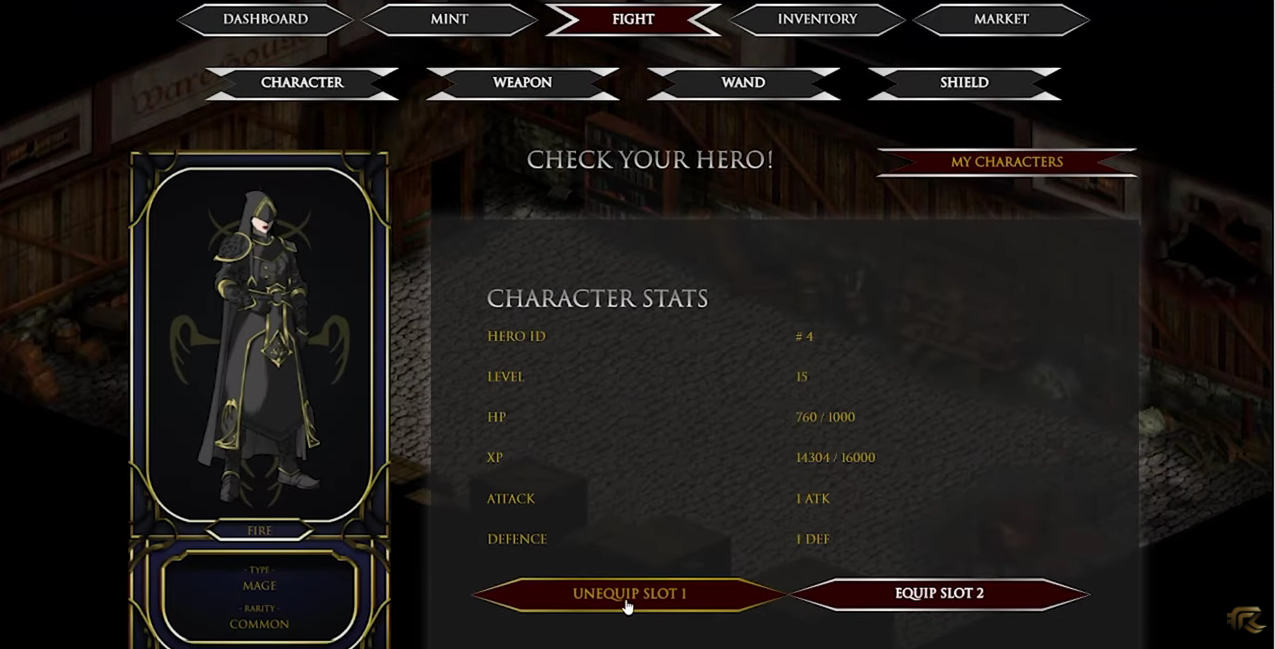Select the hooded mage hero card
Viewport: 1275px width, 649px height.
259,345
